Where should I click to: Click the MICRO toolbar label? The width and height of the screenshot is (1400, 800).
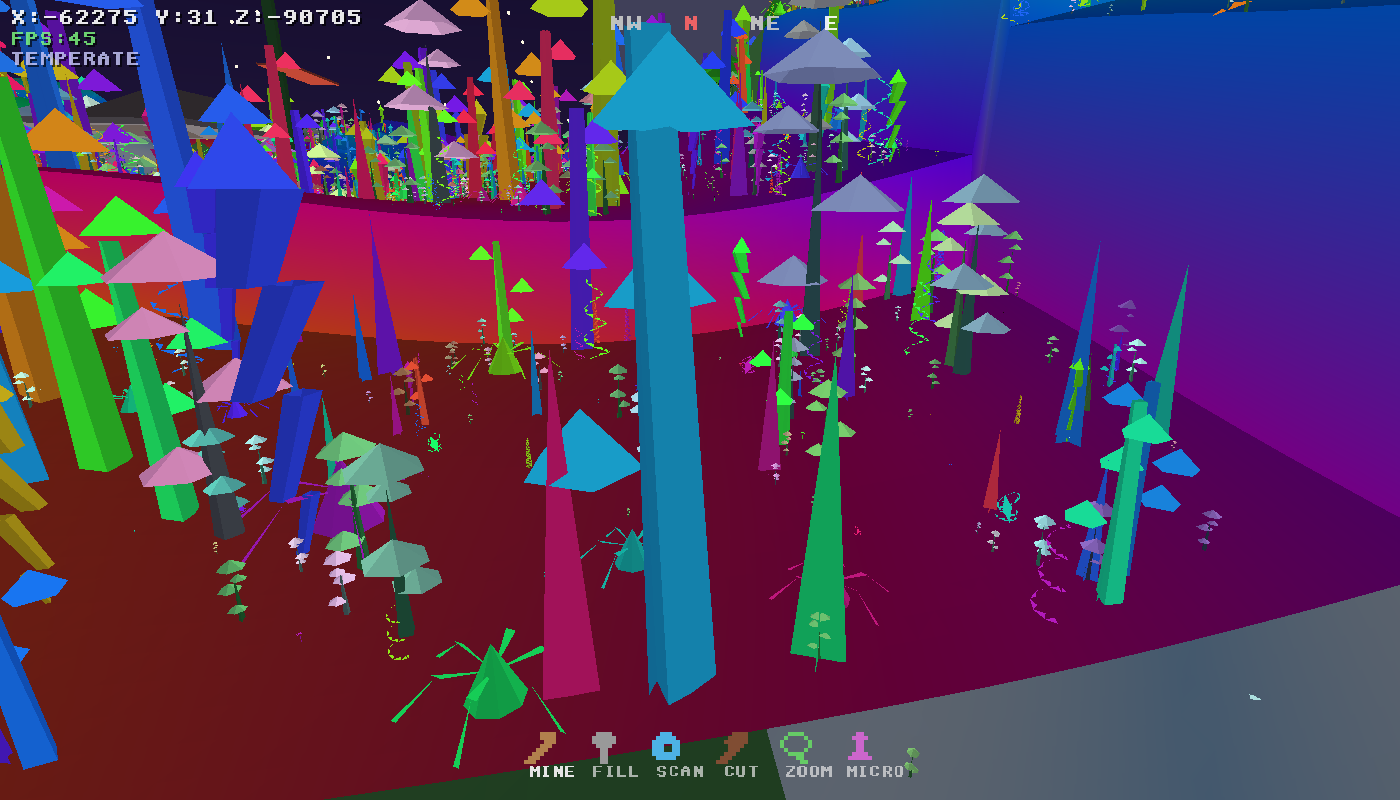874,772
